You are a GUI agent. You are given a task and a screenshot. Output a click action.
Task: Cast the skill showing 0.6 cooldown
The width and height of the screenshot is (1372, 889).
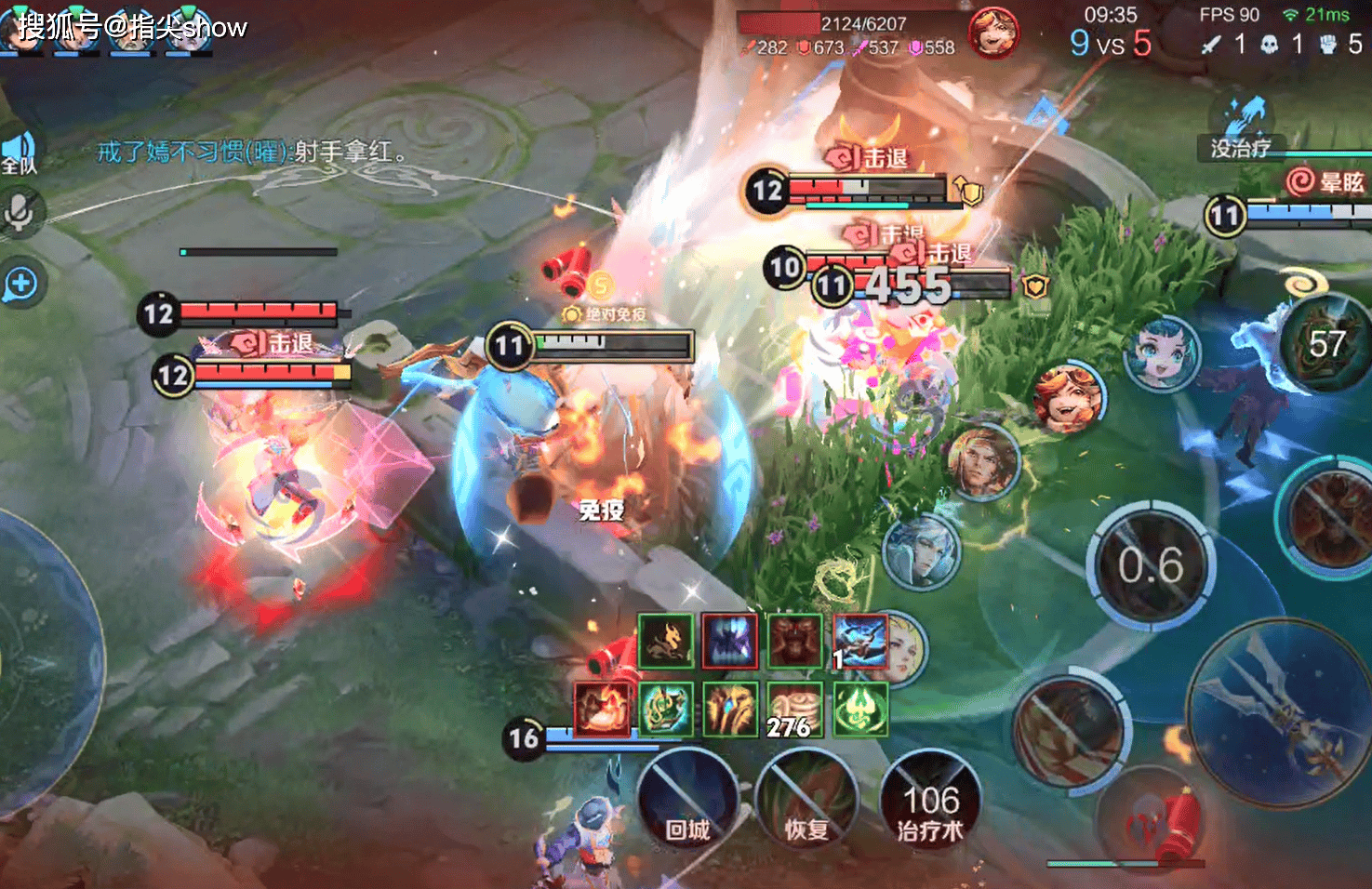(x=1151, y=565)
